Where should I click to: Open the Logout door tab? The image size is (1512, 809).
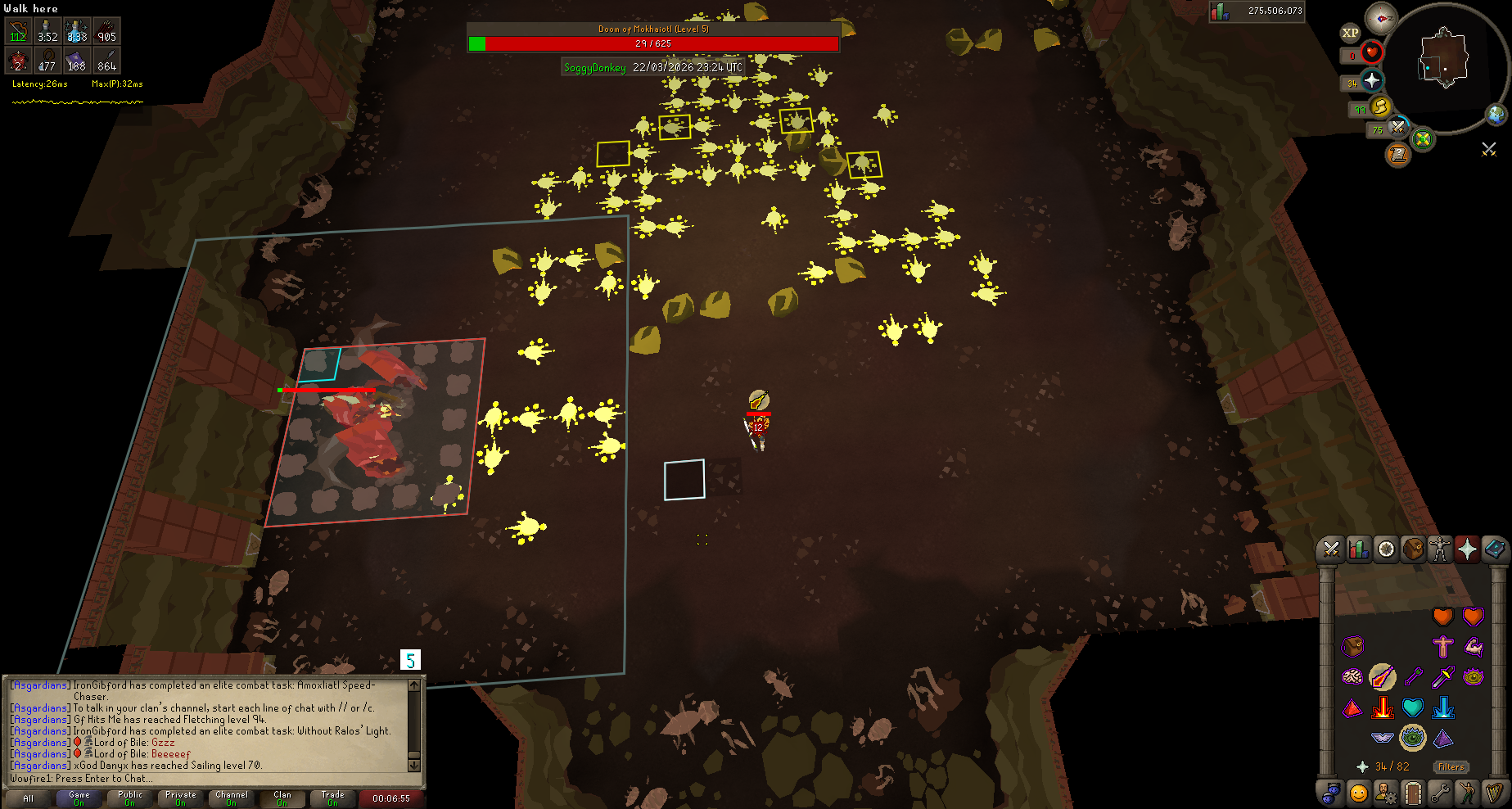click(x=1413, y=793)
